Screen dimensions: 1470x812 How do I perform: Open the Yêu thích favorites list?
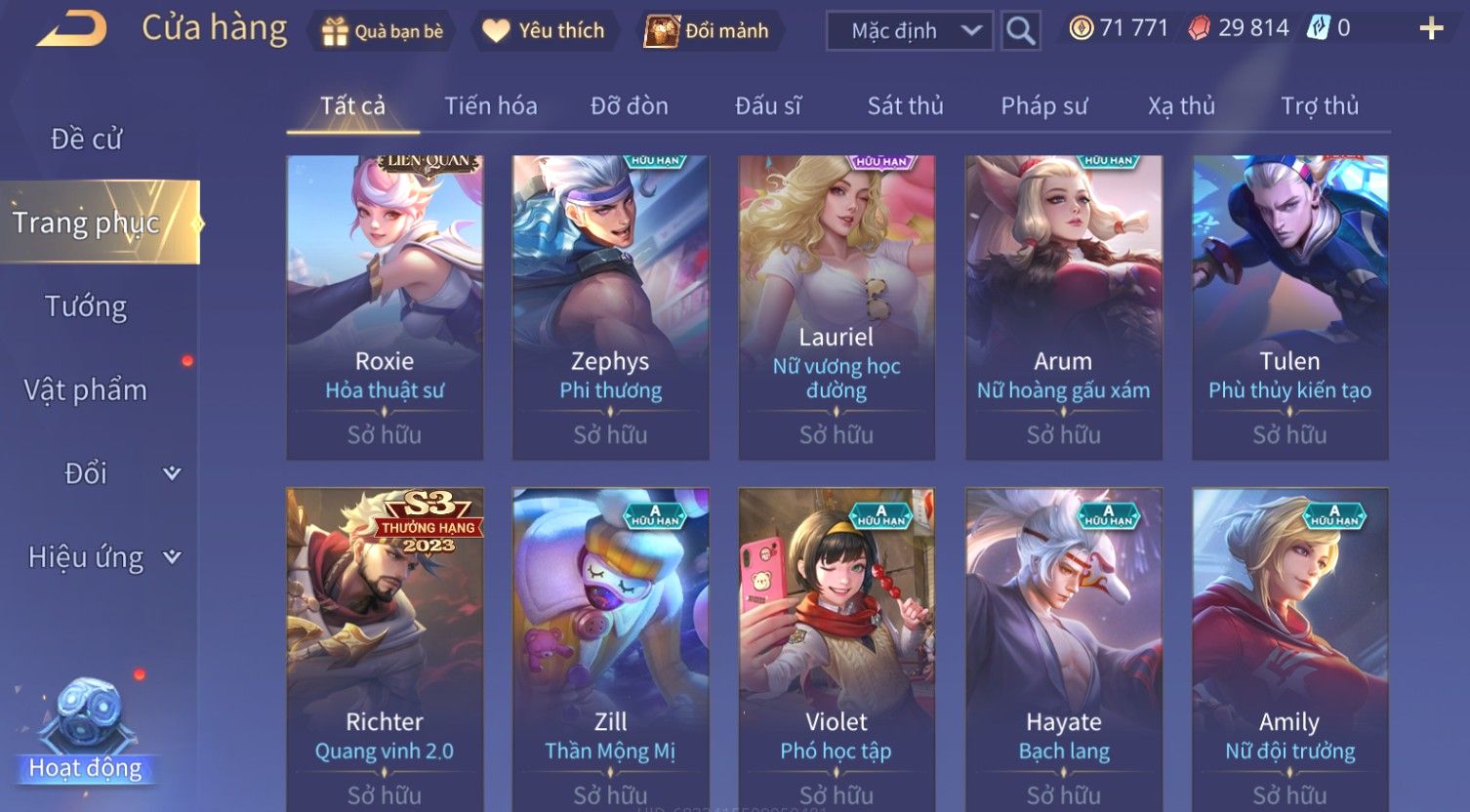pyautogui.click(x=544, y=31)
